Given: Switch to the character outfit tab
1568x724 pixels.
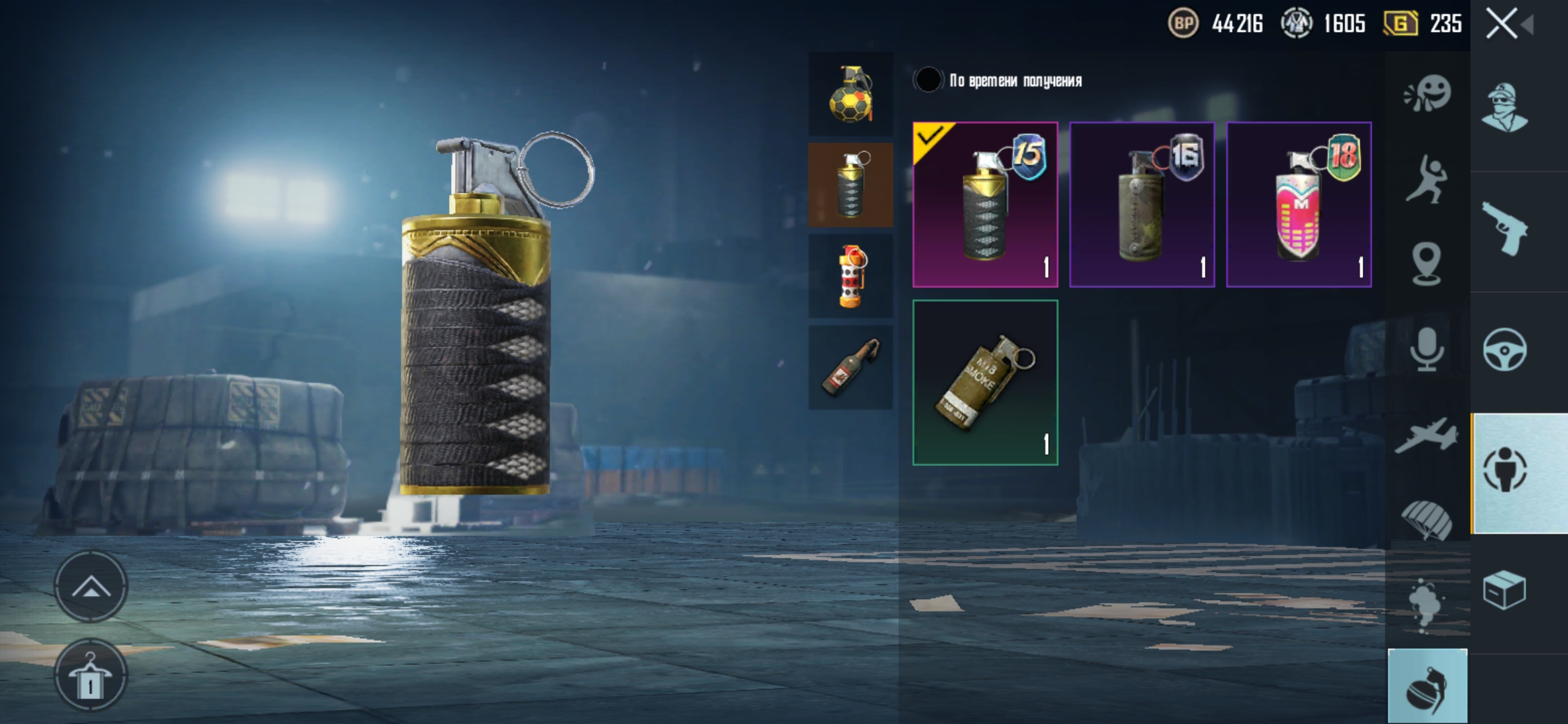Looking at the screenshot, I should [1505, 107].
